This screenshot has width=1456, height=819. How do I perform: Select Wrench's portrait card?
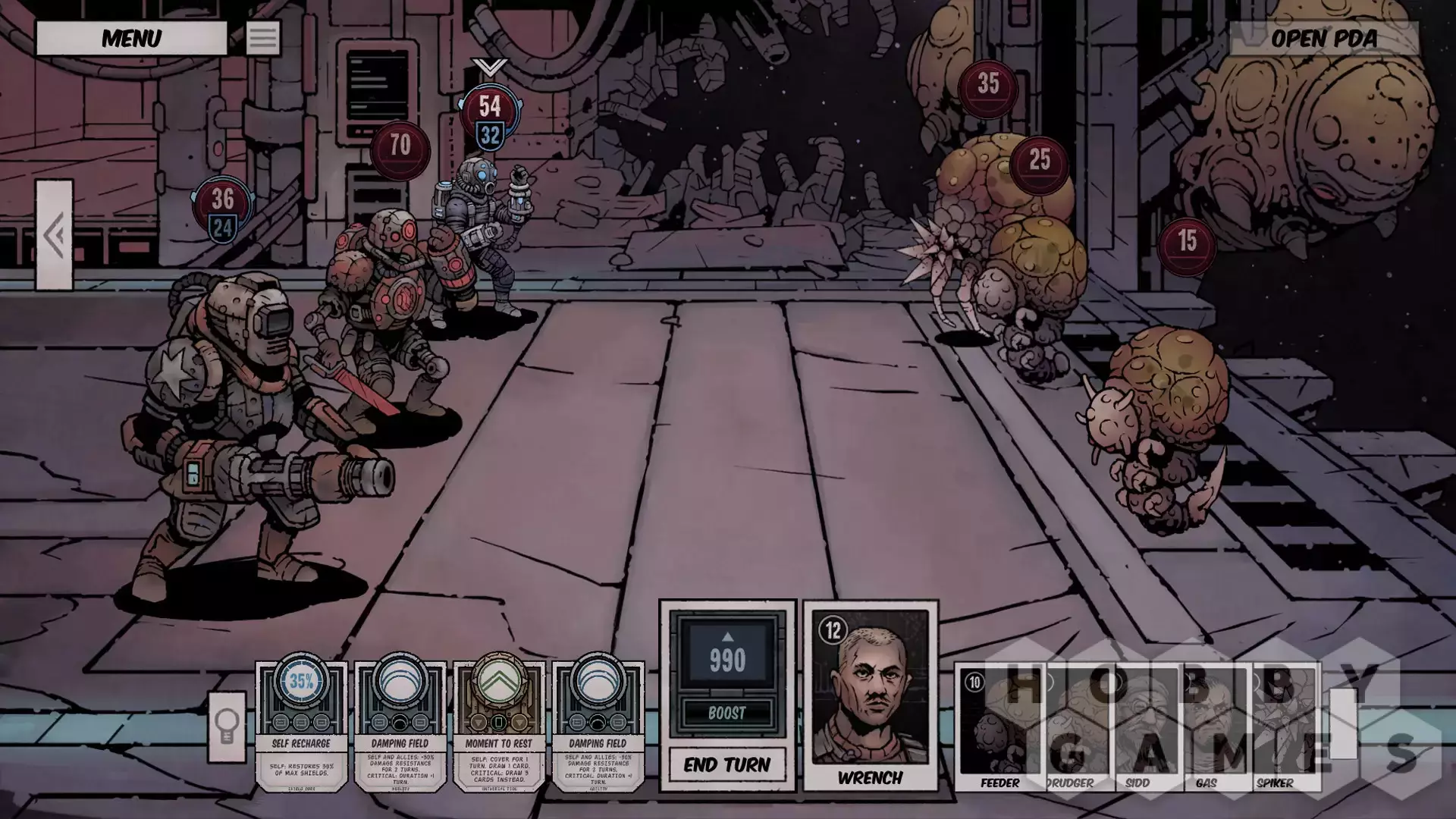[871, 695]
